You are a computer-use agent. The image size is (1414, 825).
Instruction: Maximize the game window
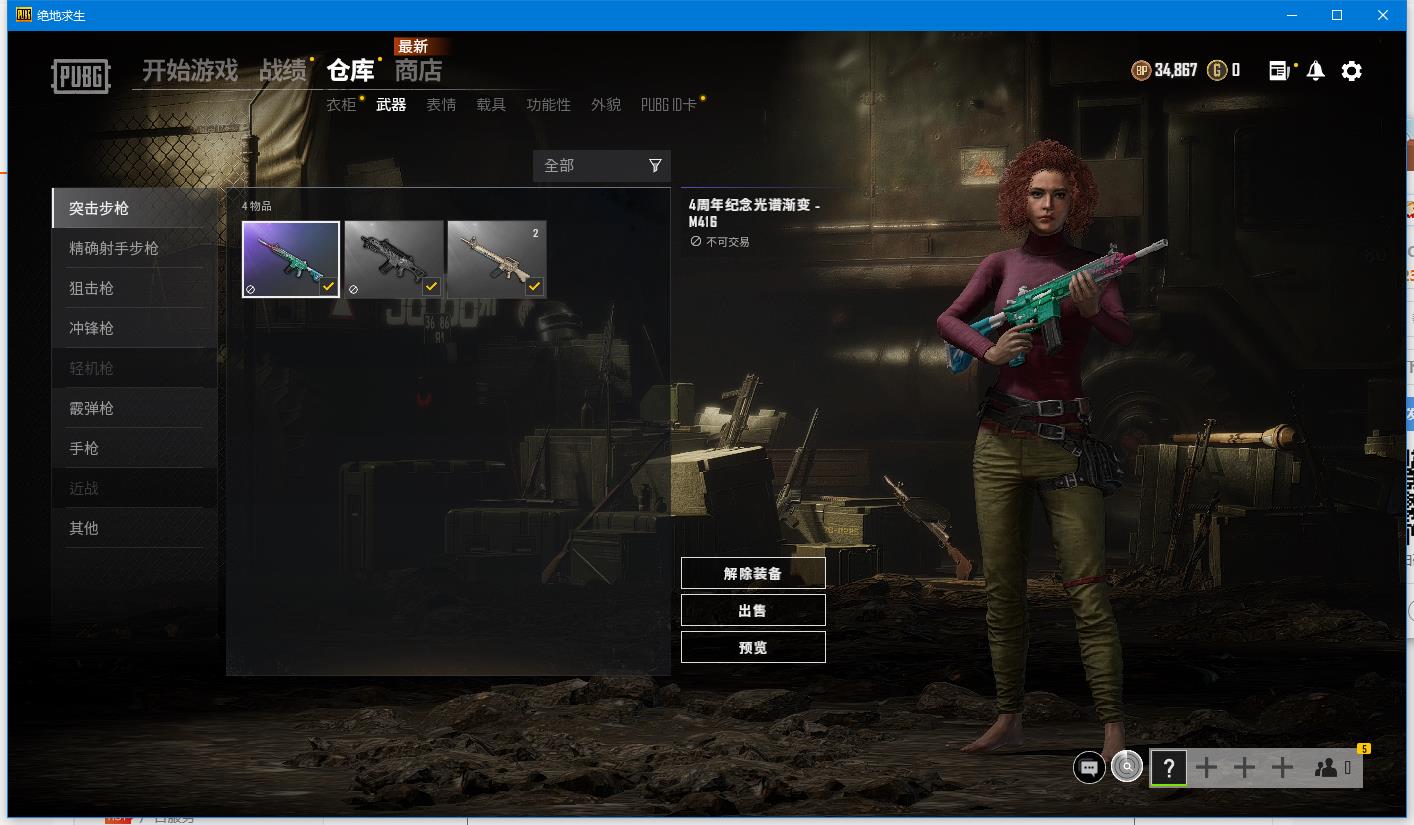1337,15
